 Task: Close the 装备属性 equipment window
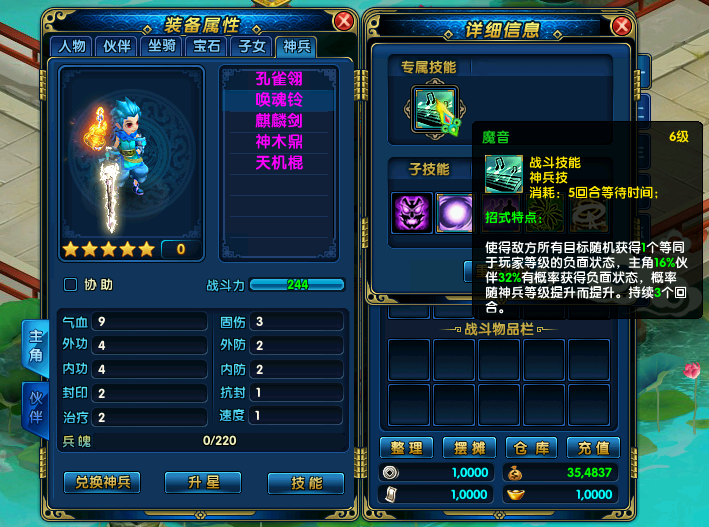[344, 21]
